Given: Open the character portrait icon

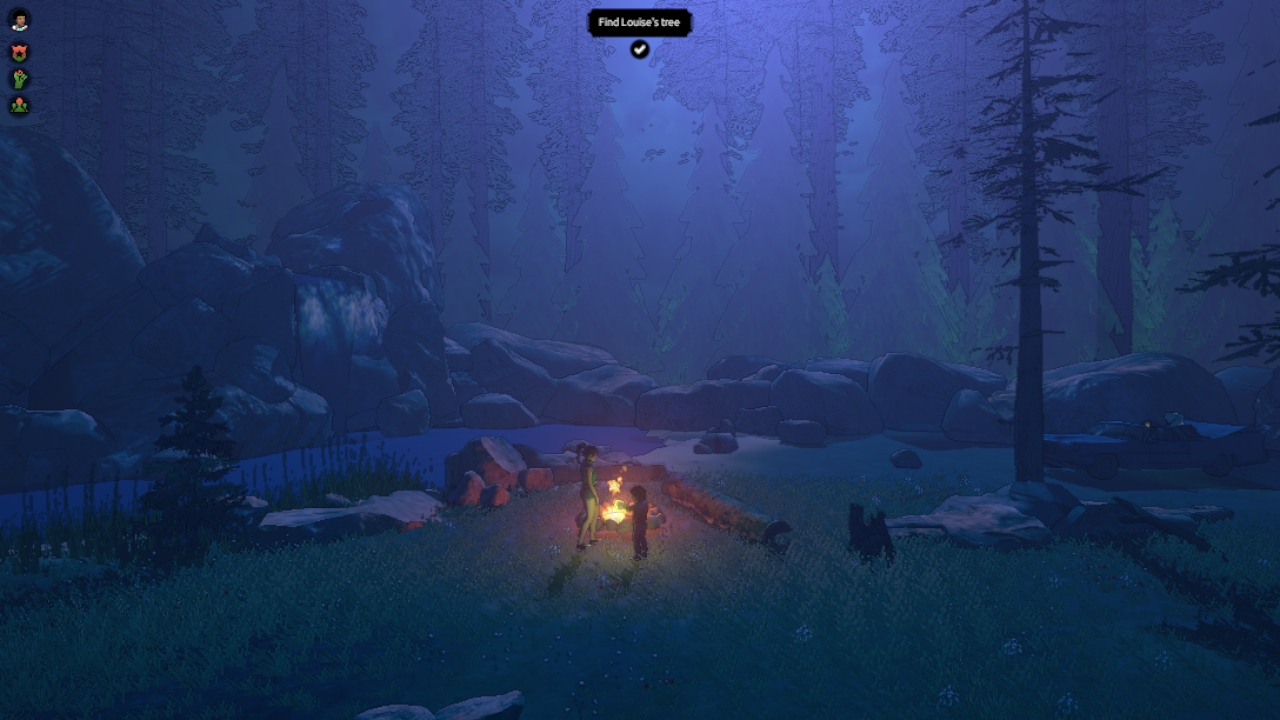Looking at the screenshot, I should (19, 19).
